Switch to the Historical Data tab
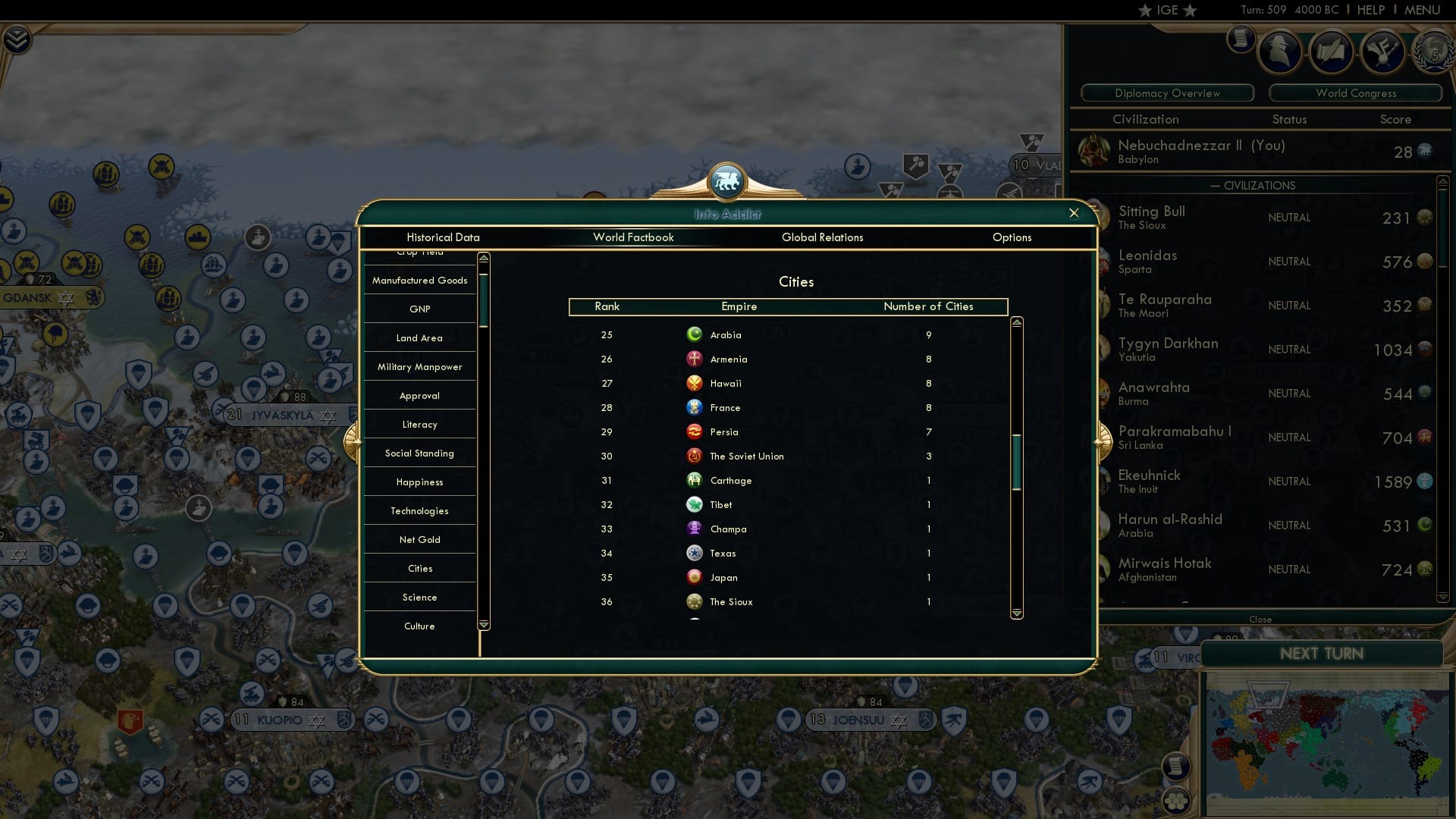Image resolution: width=1456 pixels, height=819 pixels. pyautogui.click(x=443, y=237)
